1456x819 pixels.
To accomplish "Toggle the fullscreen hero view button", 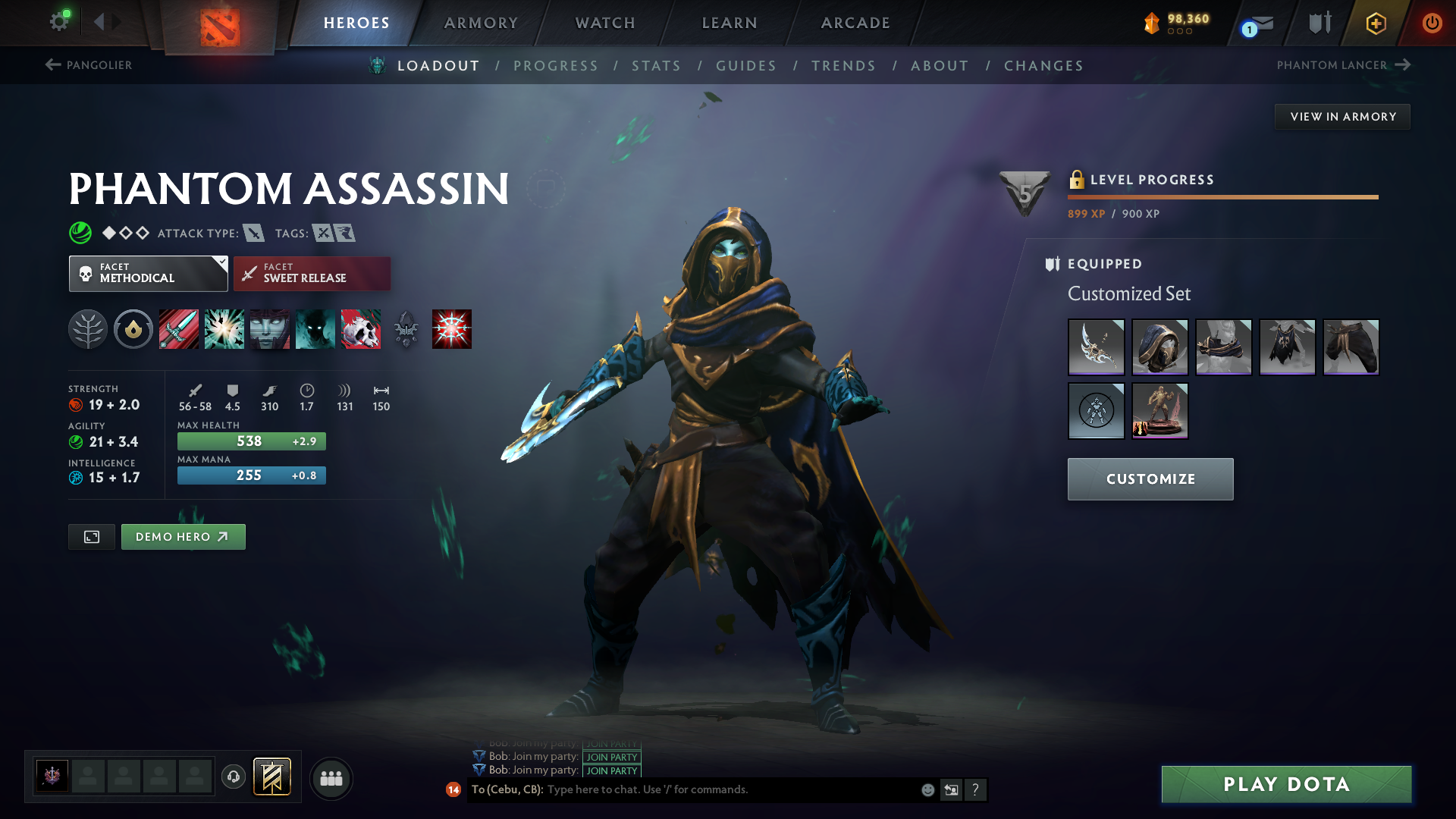I will pyautogui.click(x=92, y=537).
